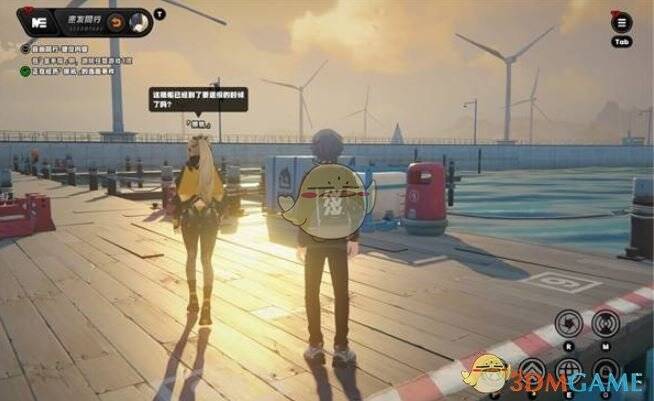Click the stylized logo button in the top bar
The image size is (654, 401).
tap(40, 21)
